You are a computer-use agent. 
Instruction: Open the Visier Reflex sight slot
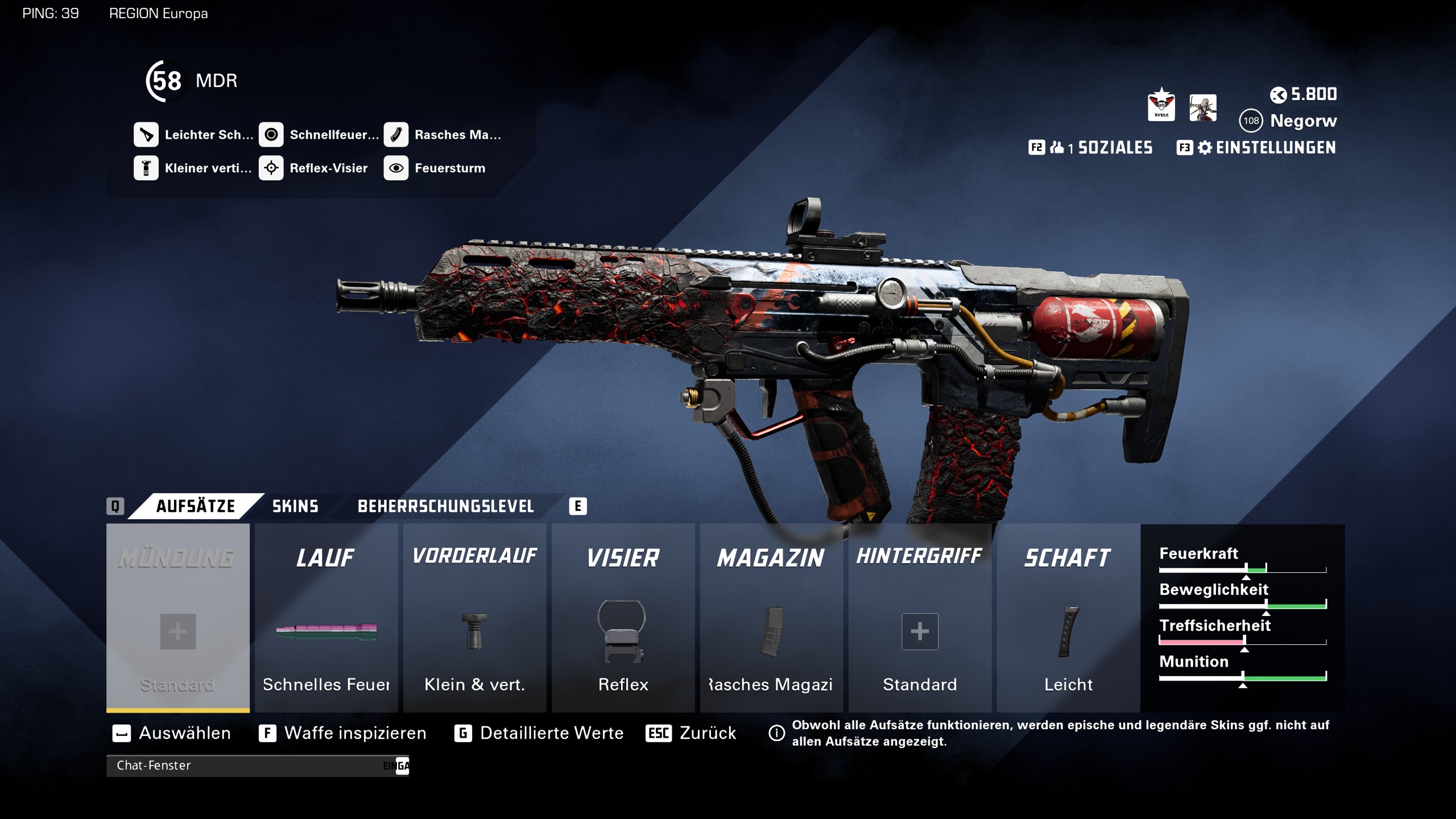tap(623, 618)
